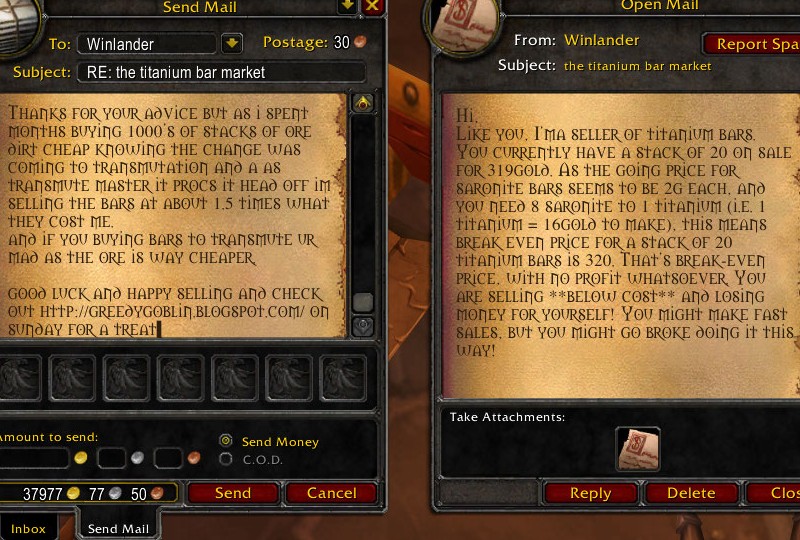Select the C.O.D. option

click(226, 459)
